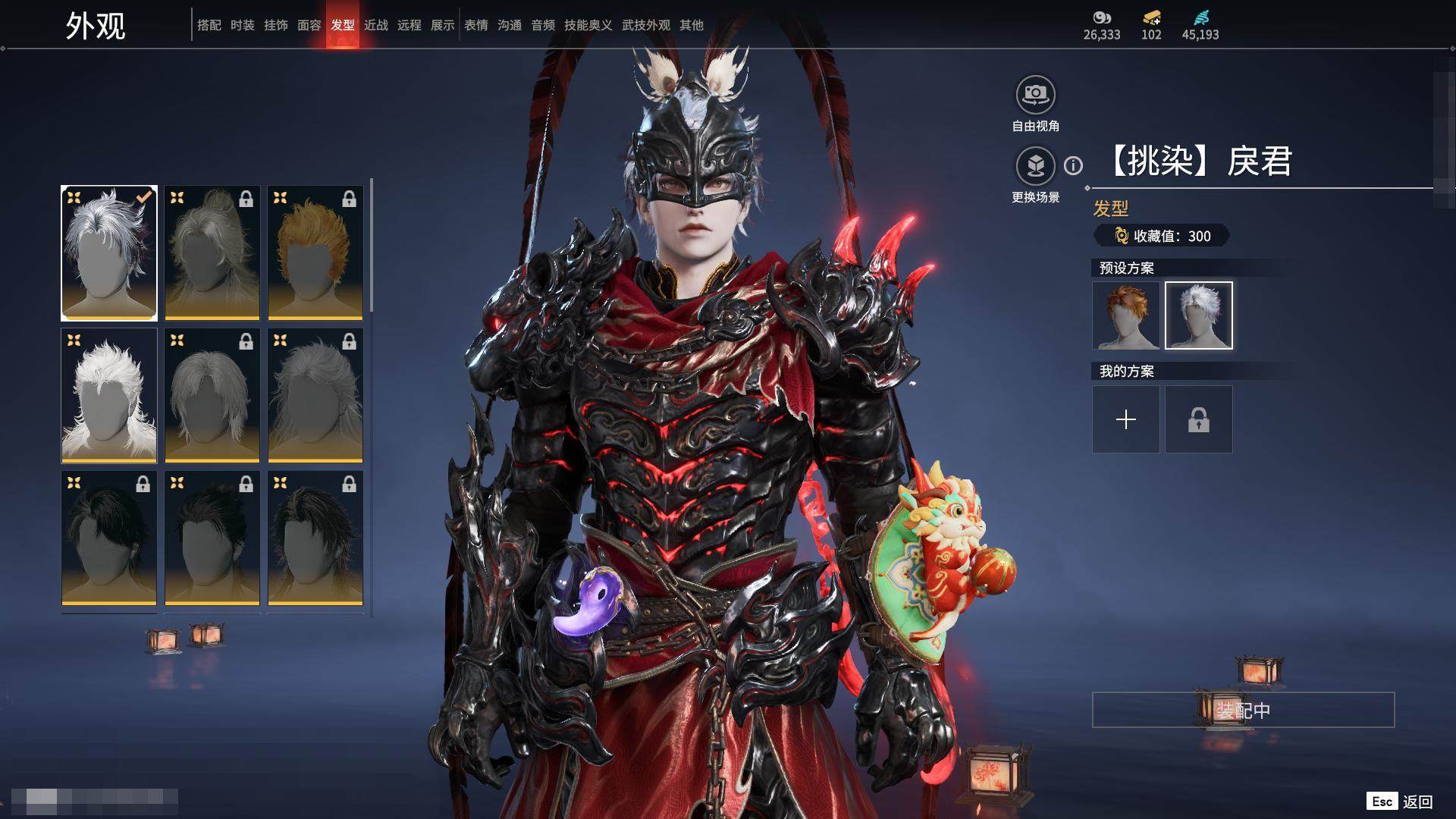Open the 搭配 tab
Image resolution: width=1456 pixels, height=819 pixels.
point(209,25)
